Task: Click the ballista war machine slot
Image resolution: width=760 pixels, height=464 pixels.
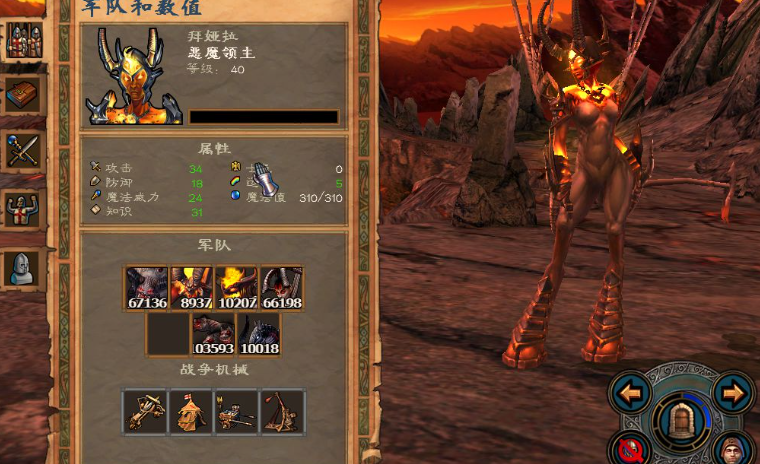Action: 145,411
